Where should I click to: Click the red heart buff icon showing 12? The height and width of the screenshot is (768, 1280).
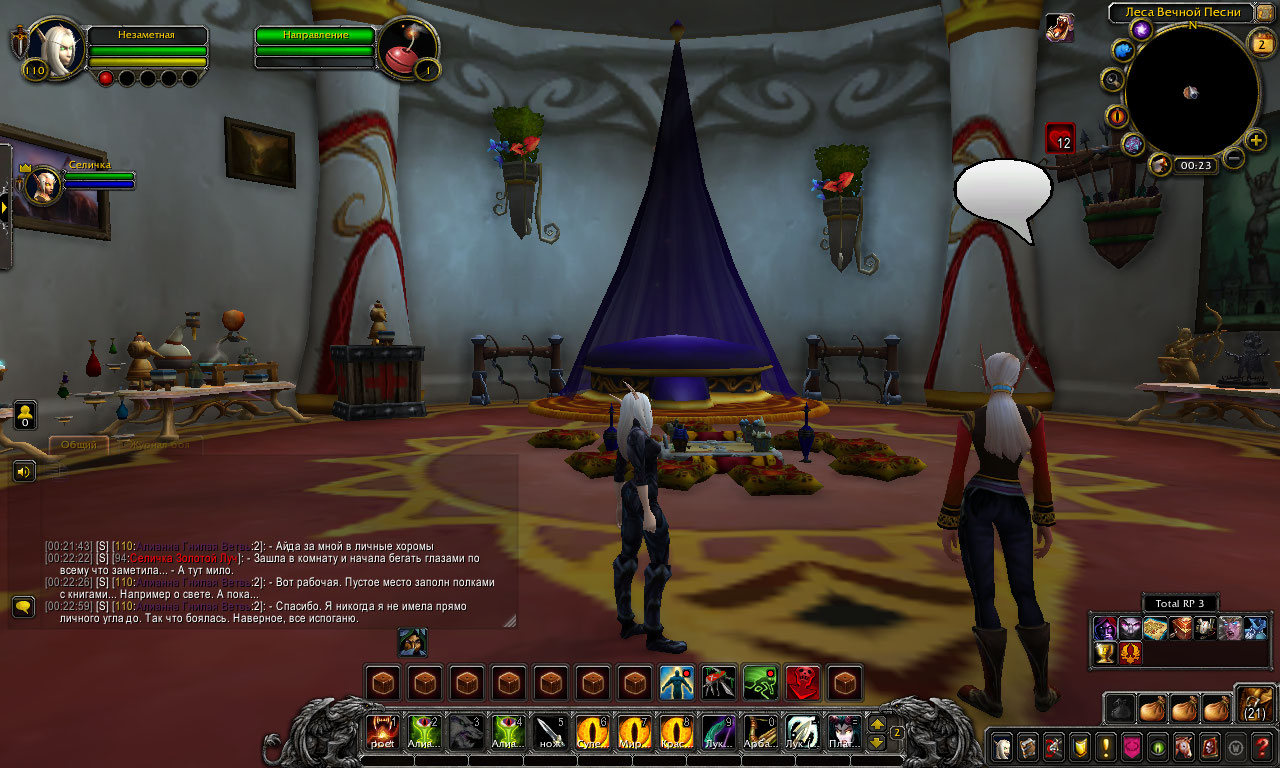click(1060, 138)
